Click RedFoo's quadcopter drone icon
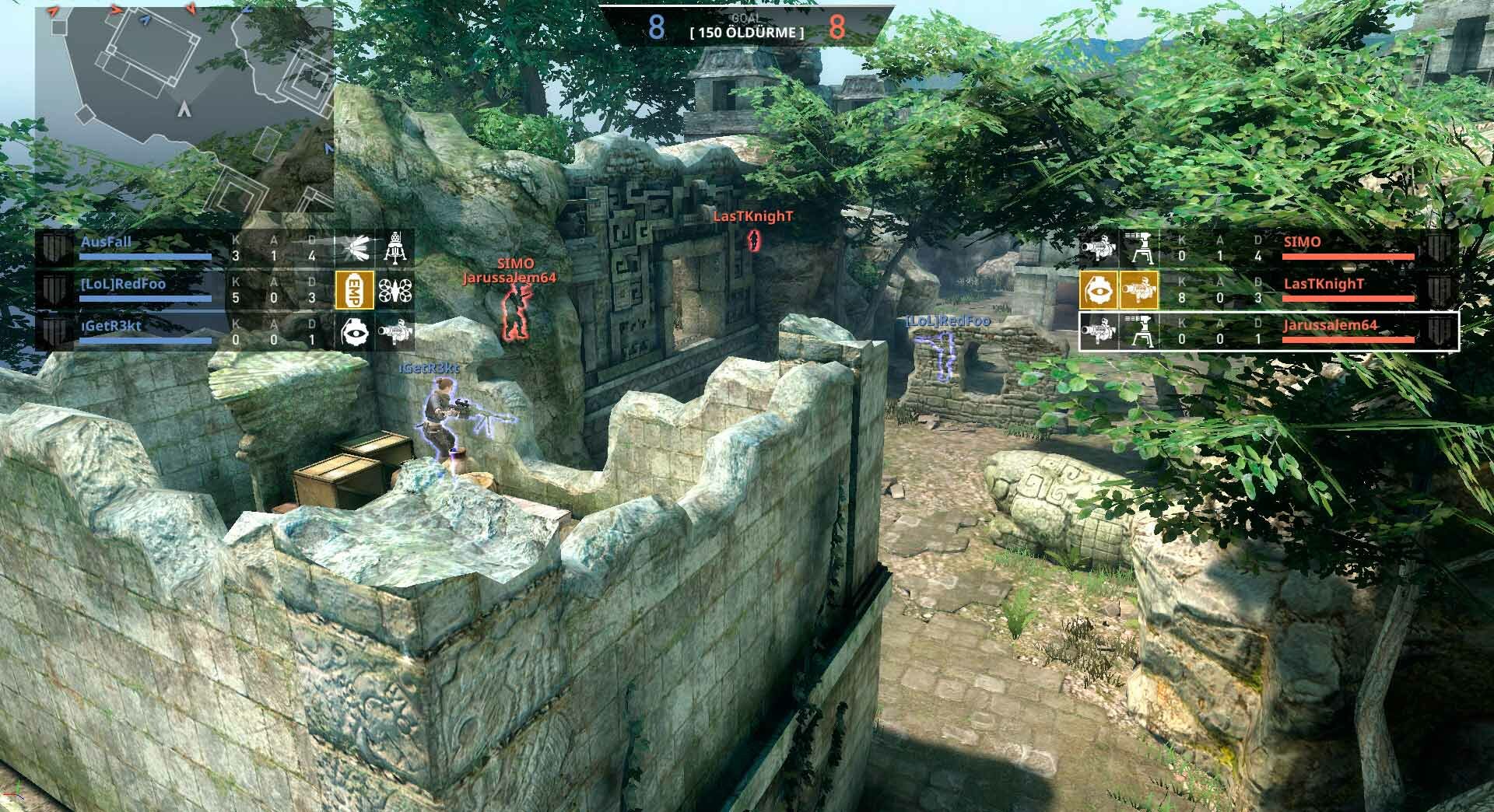 pos(394,290)
